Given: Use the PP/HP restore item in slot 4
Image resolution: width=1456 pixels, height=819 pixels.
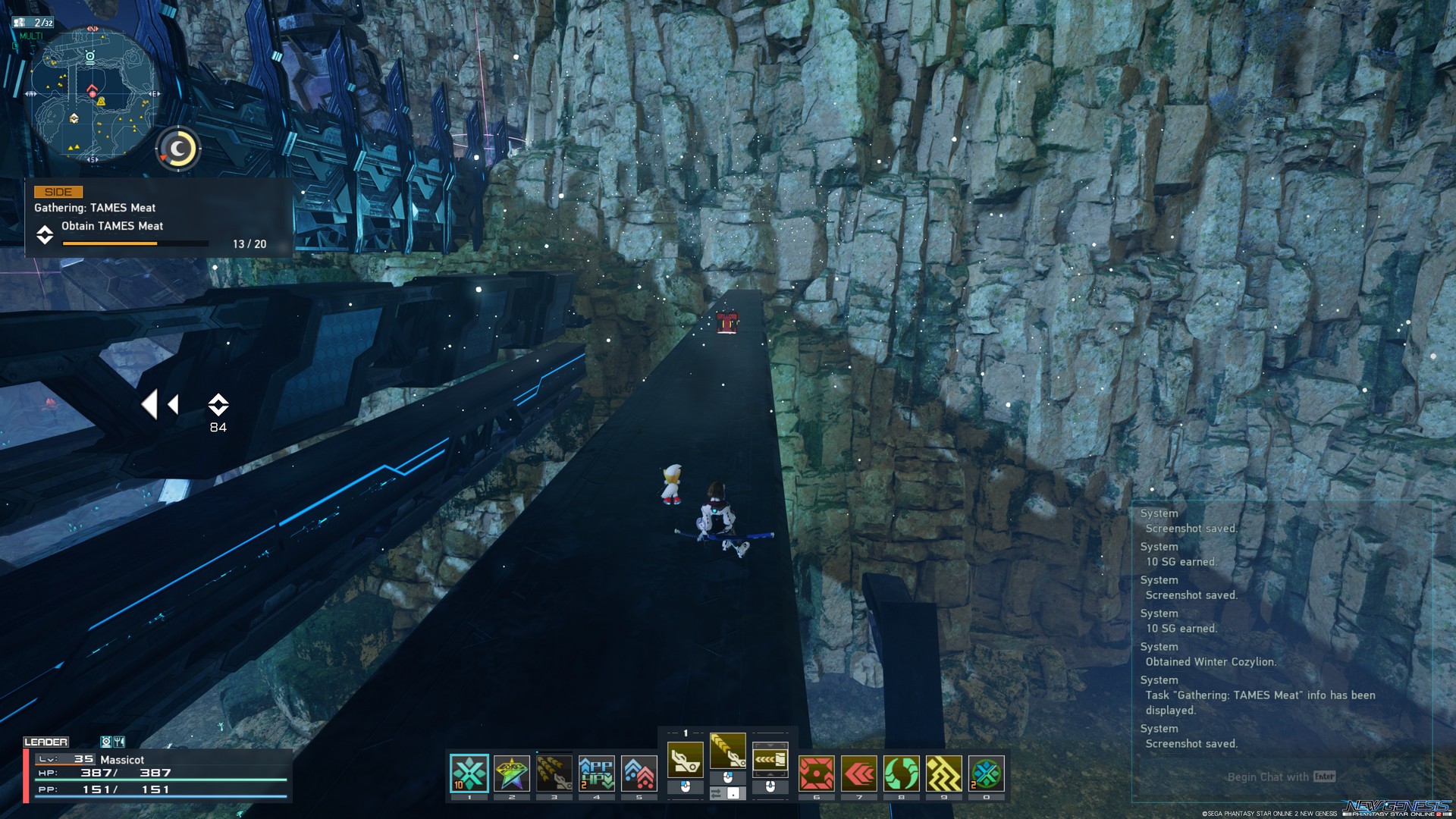Looking at the screenshot, I should pyautogui.click(x=595, y=772).
